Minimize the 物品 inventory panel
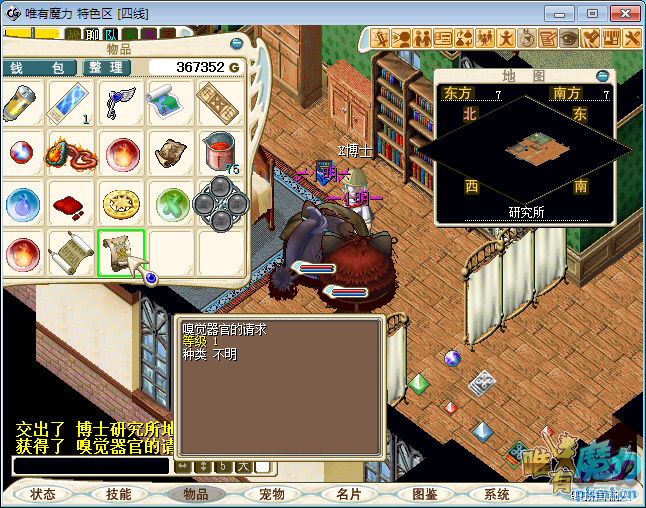Screen dimensions: 646x508 237,45
